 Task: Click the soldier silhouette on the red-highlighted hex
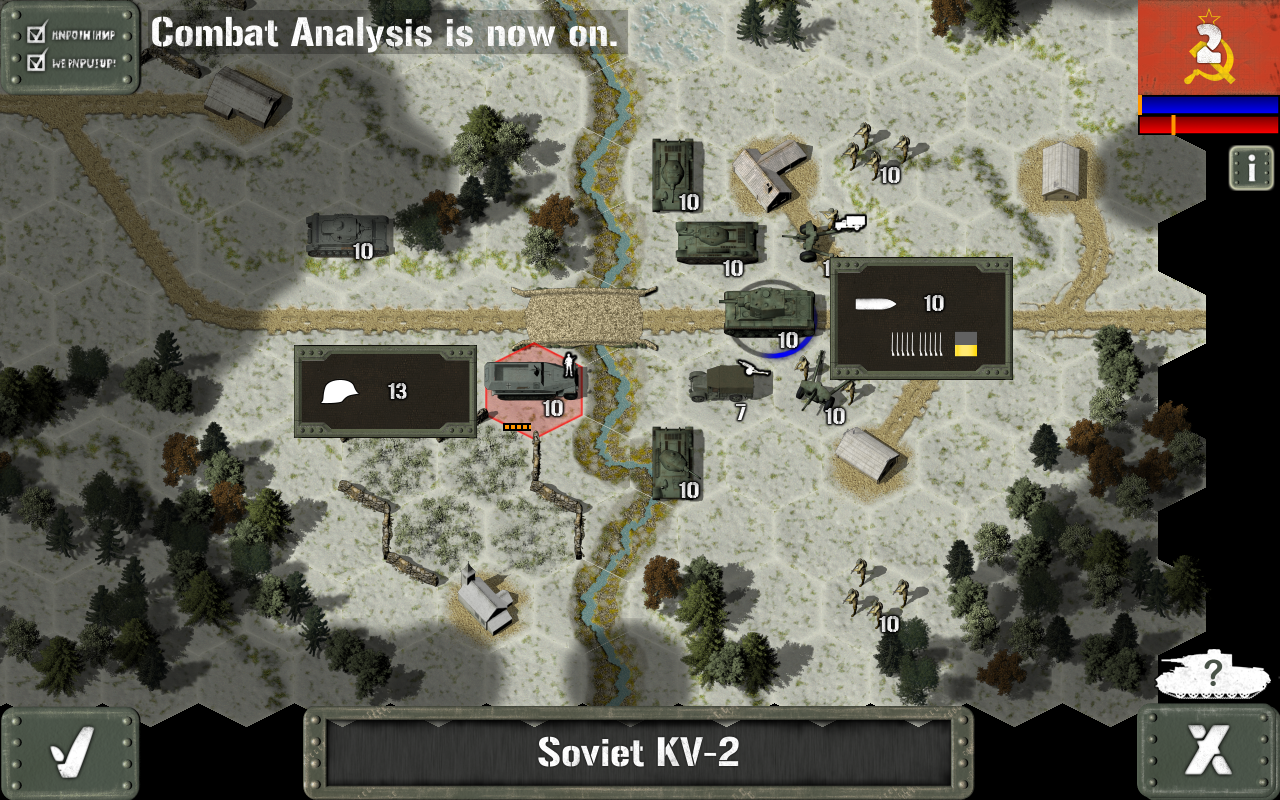point(570,366)
